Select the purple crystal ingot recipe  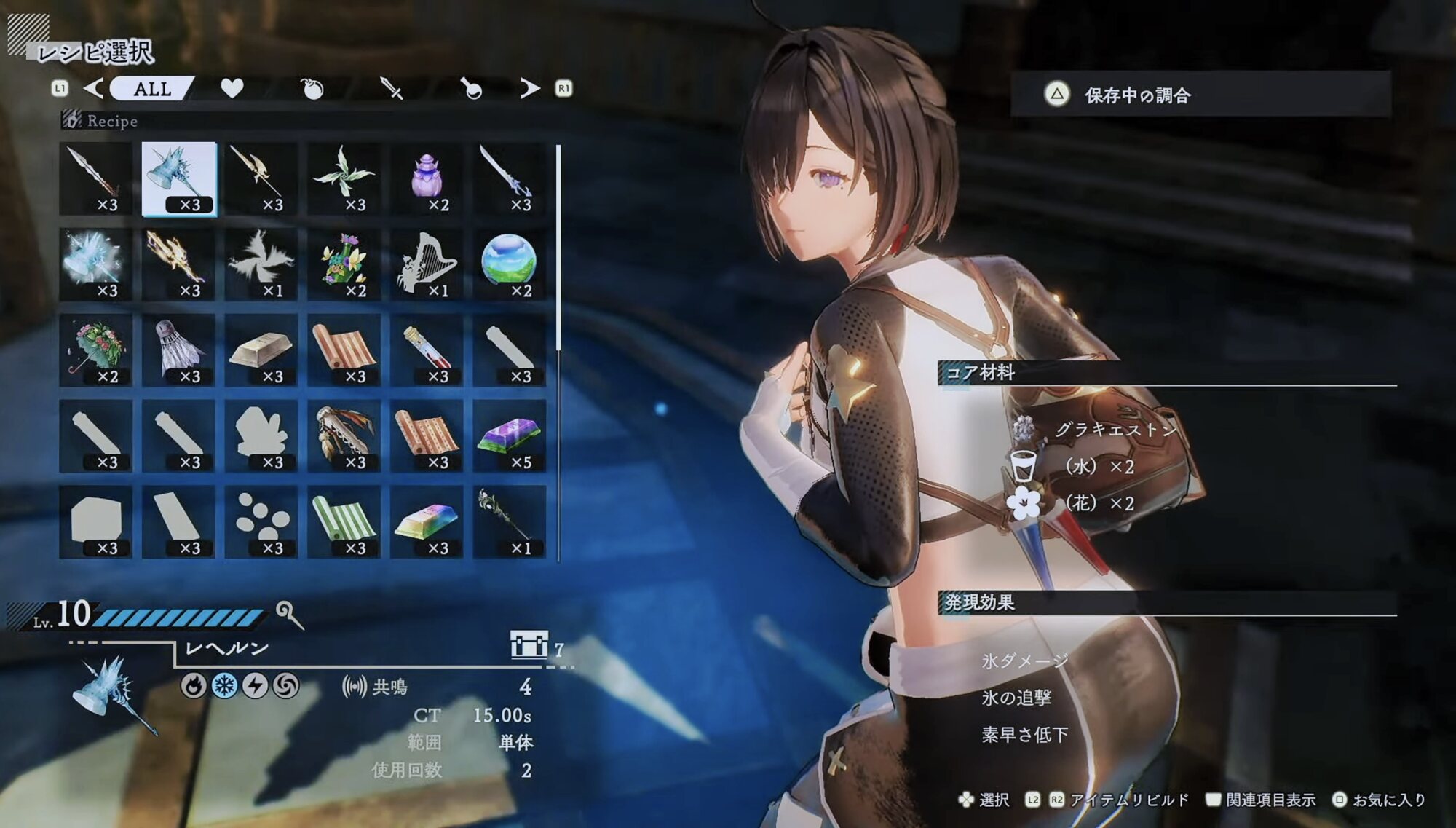pos(509,435)
